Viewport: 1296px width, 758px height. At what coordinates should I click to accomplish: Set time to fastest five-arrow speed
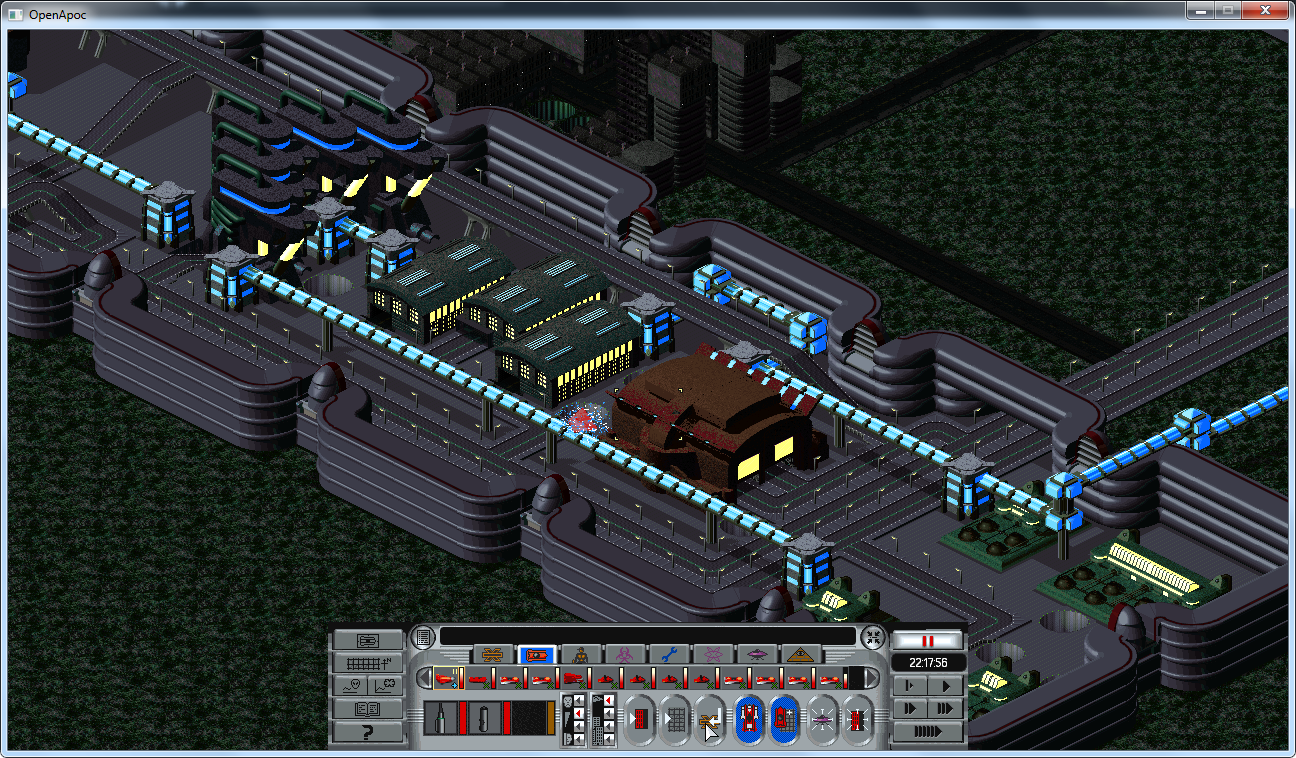click(928, 732)
